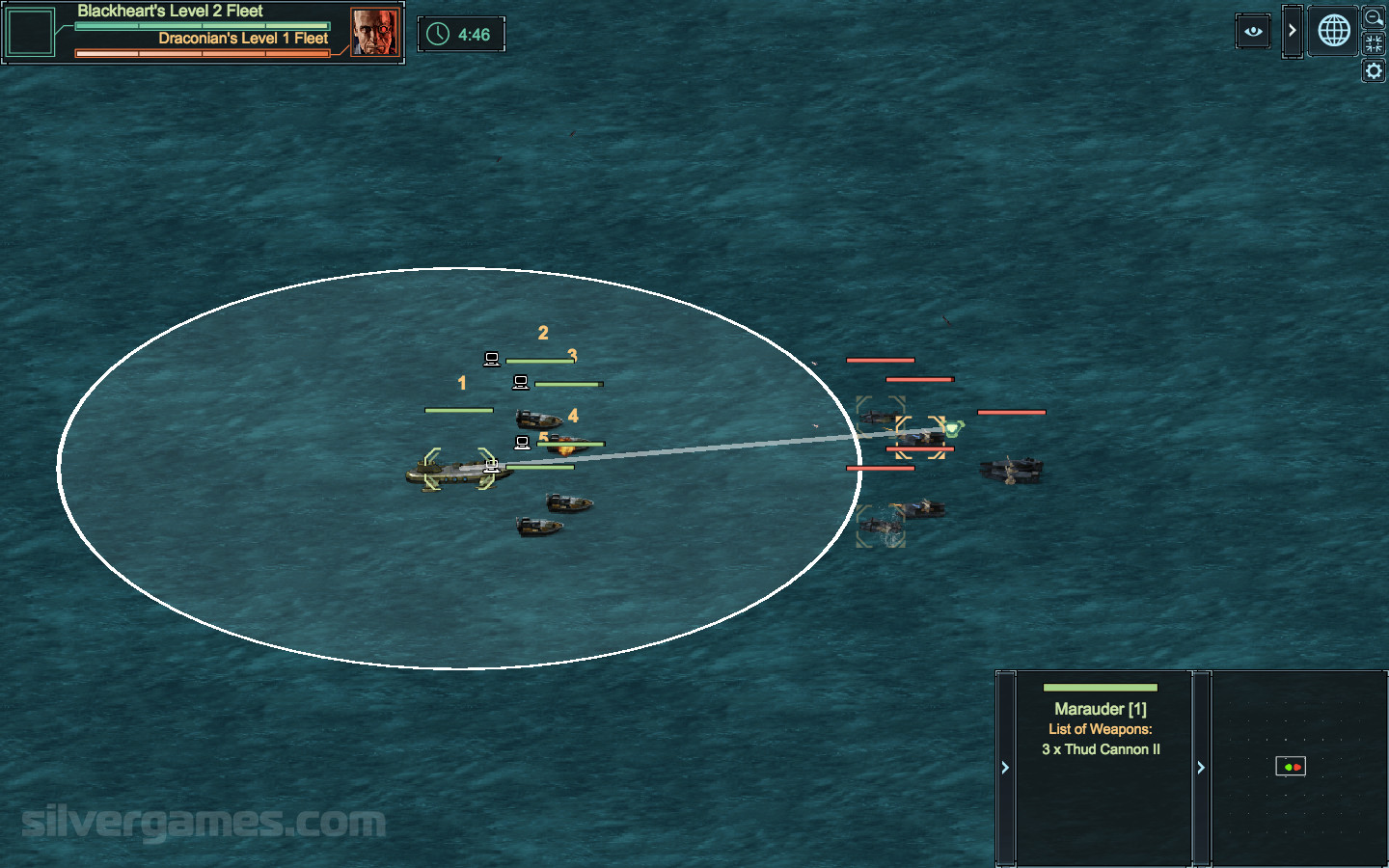Click the arrow tab beside the minimap

click(x=1201, y=768)
